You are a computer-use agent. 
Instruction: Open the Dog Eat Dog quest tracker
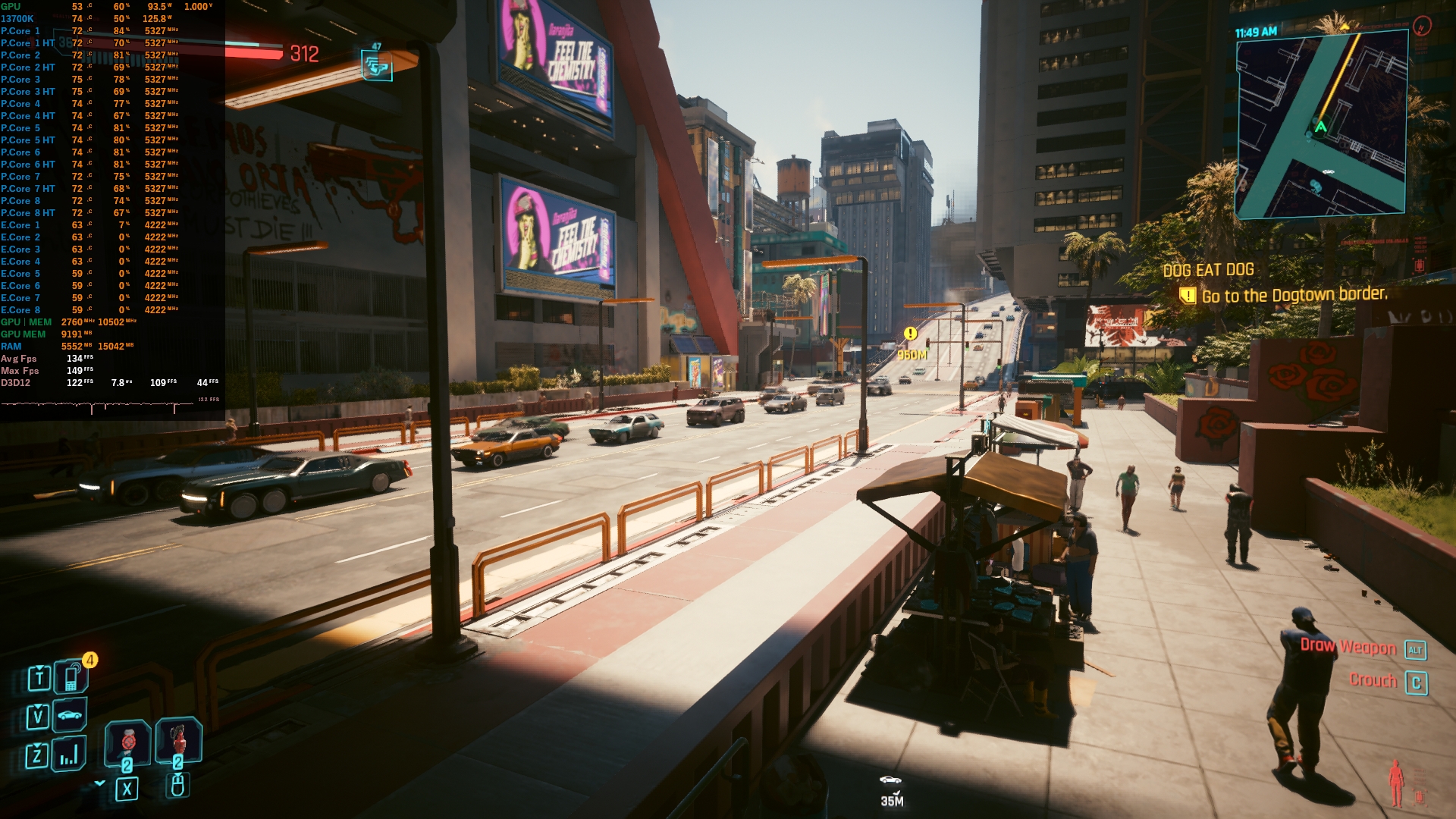(1208, 270)
